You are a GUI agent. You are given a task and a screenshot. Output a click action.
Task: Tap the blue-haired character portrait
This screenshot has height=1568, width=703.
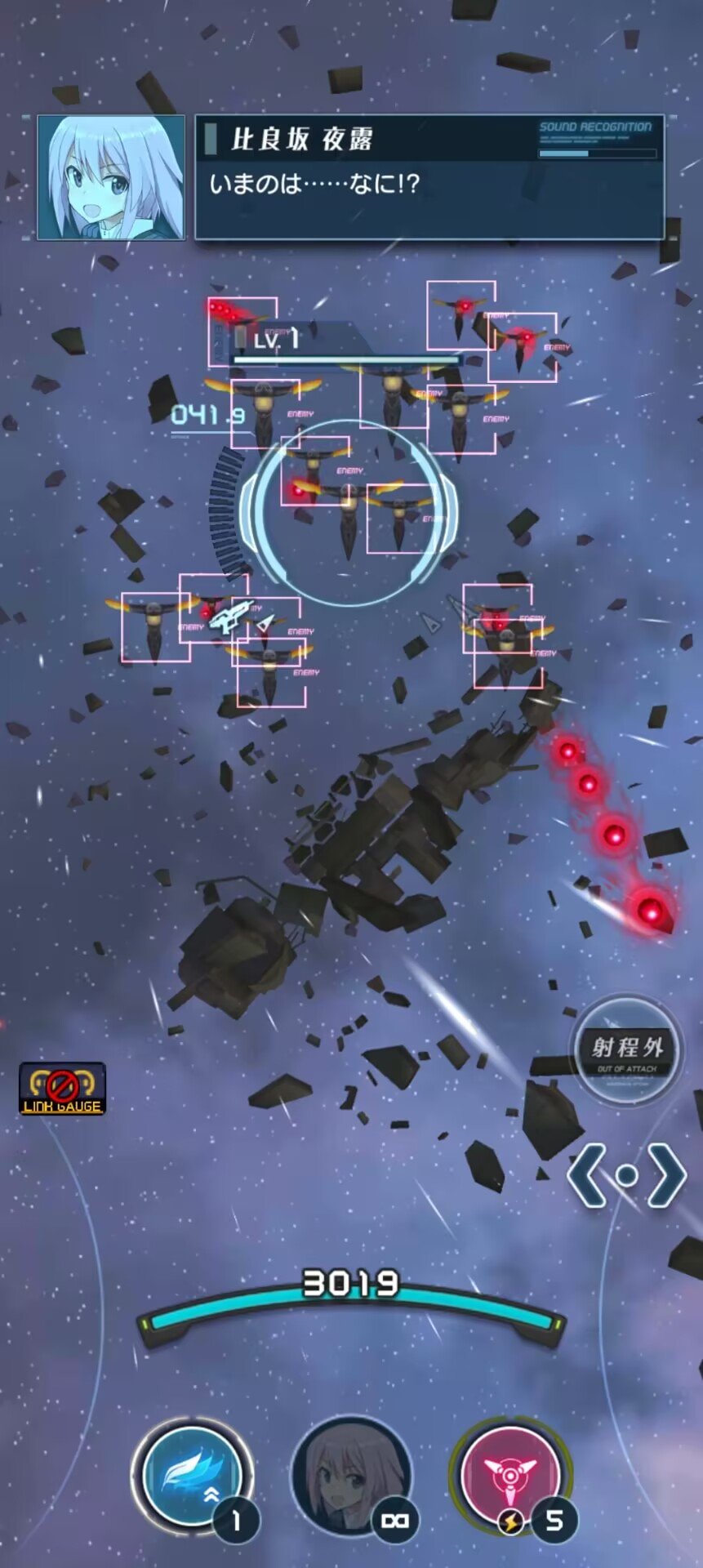click(111, 178)
